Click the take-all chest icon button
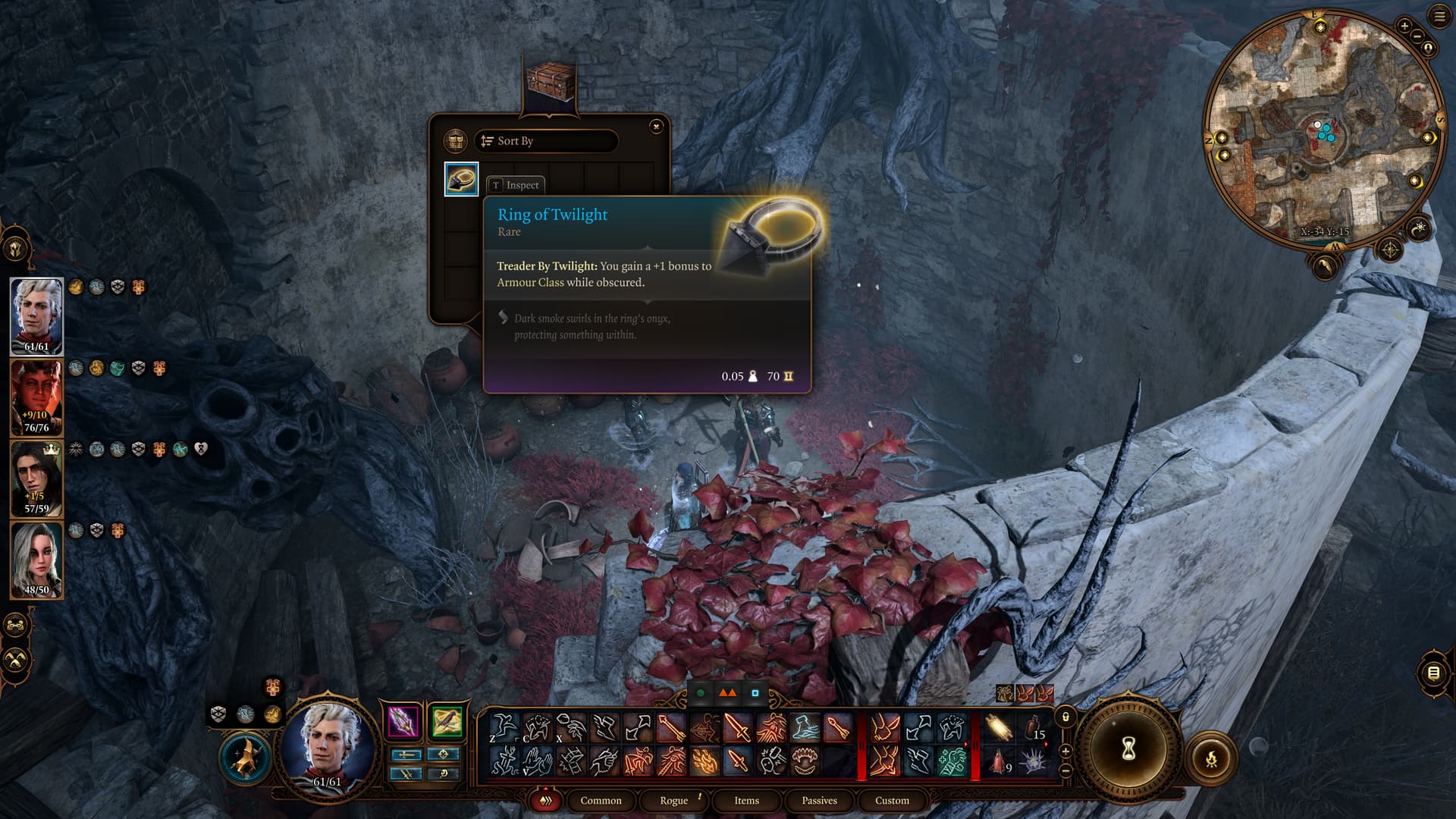Viewport: 1456px width, 819px height. [x=455, y=141]
